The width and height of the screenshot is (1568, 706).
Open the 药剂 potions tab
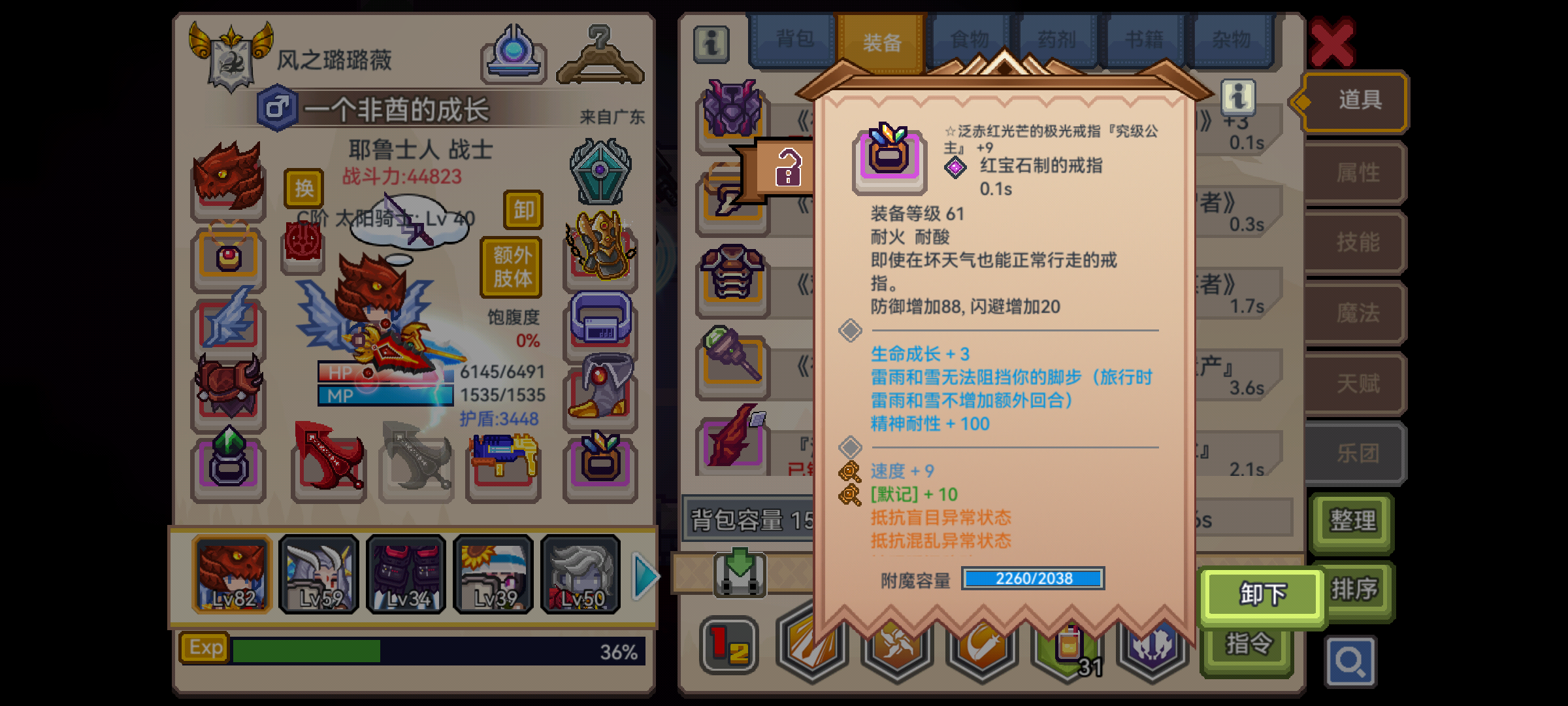[1057, 39]
